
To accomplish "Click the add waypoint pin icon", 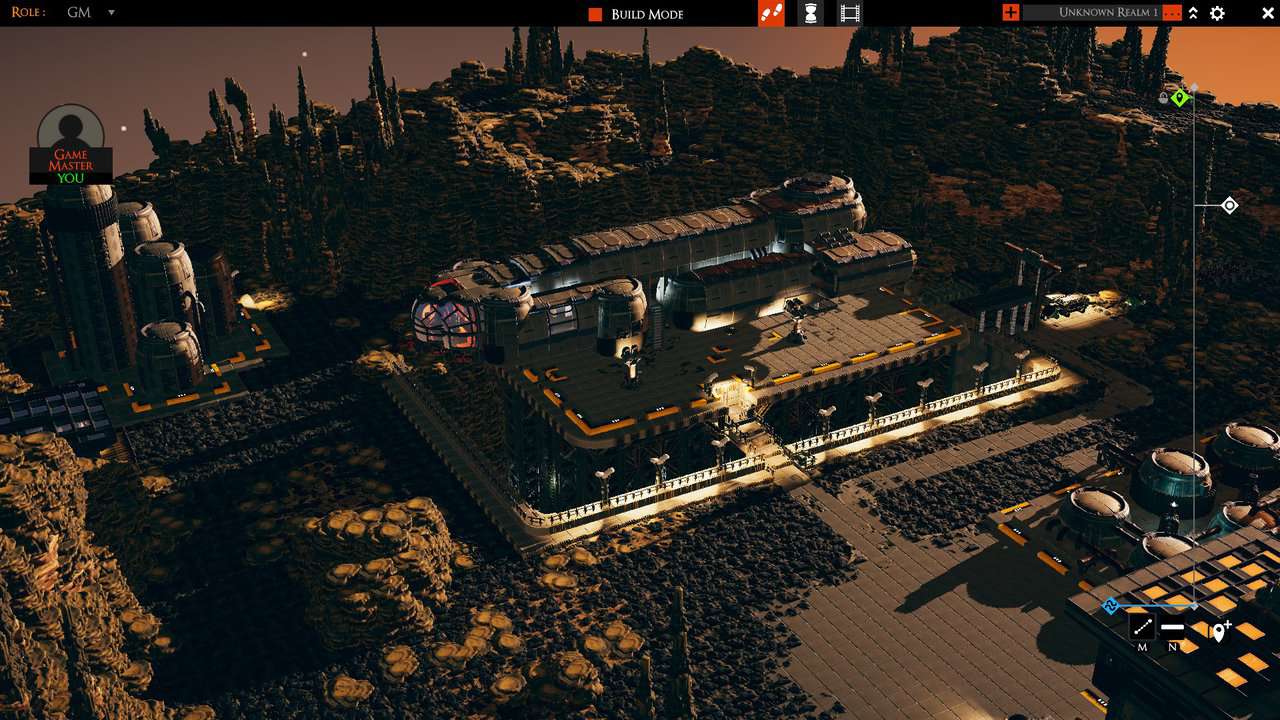I will [1220, 630].
